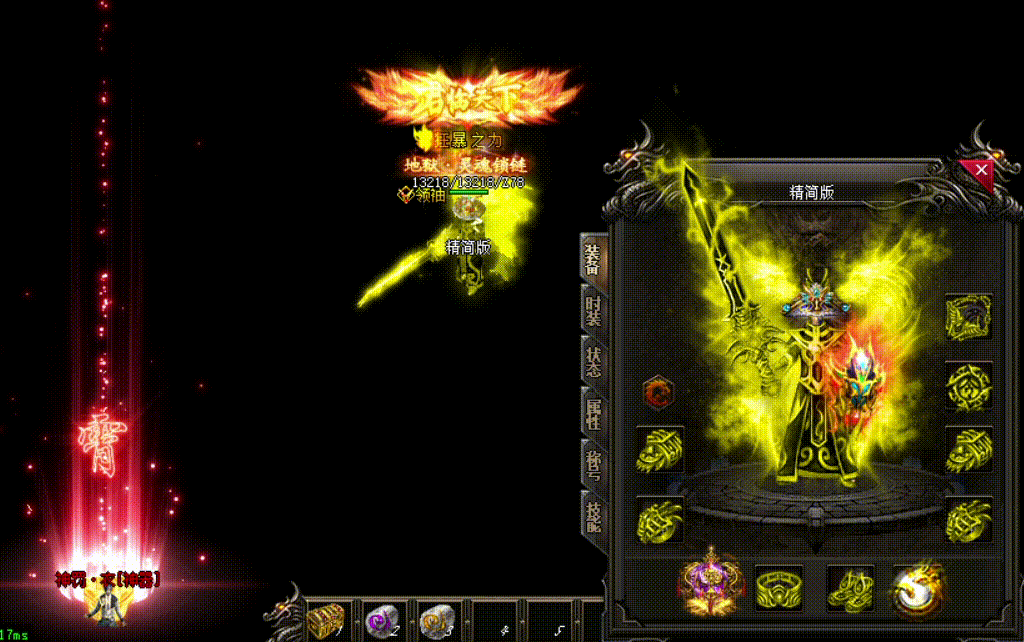Choose the golden belt equipment slot

[779, 587]
